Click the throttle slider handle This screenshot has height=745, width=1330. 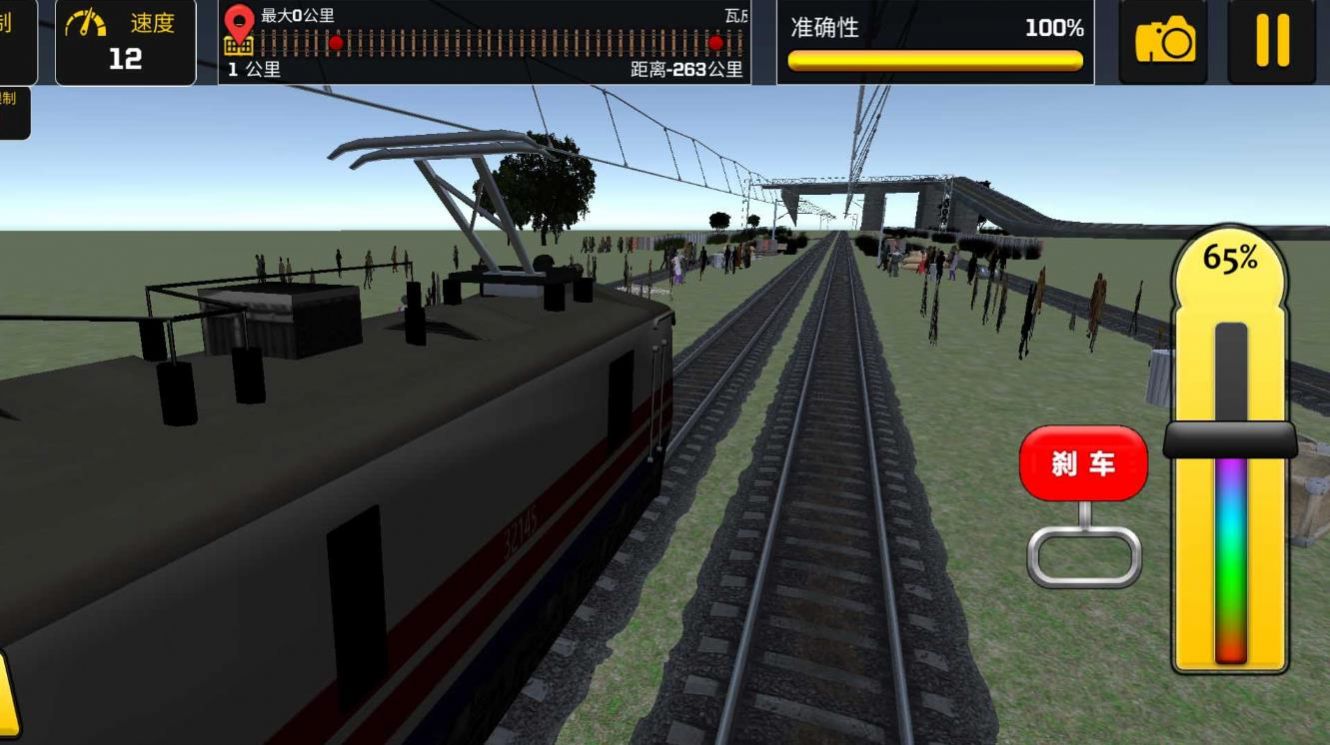[x=1230, y=440]
